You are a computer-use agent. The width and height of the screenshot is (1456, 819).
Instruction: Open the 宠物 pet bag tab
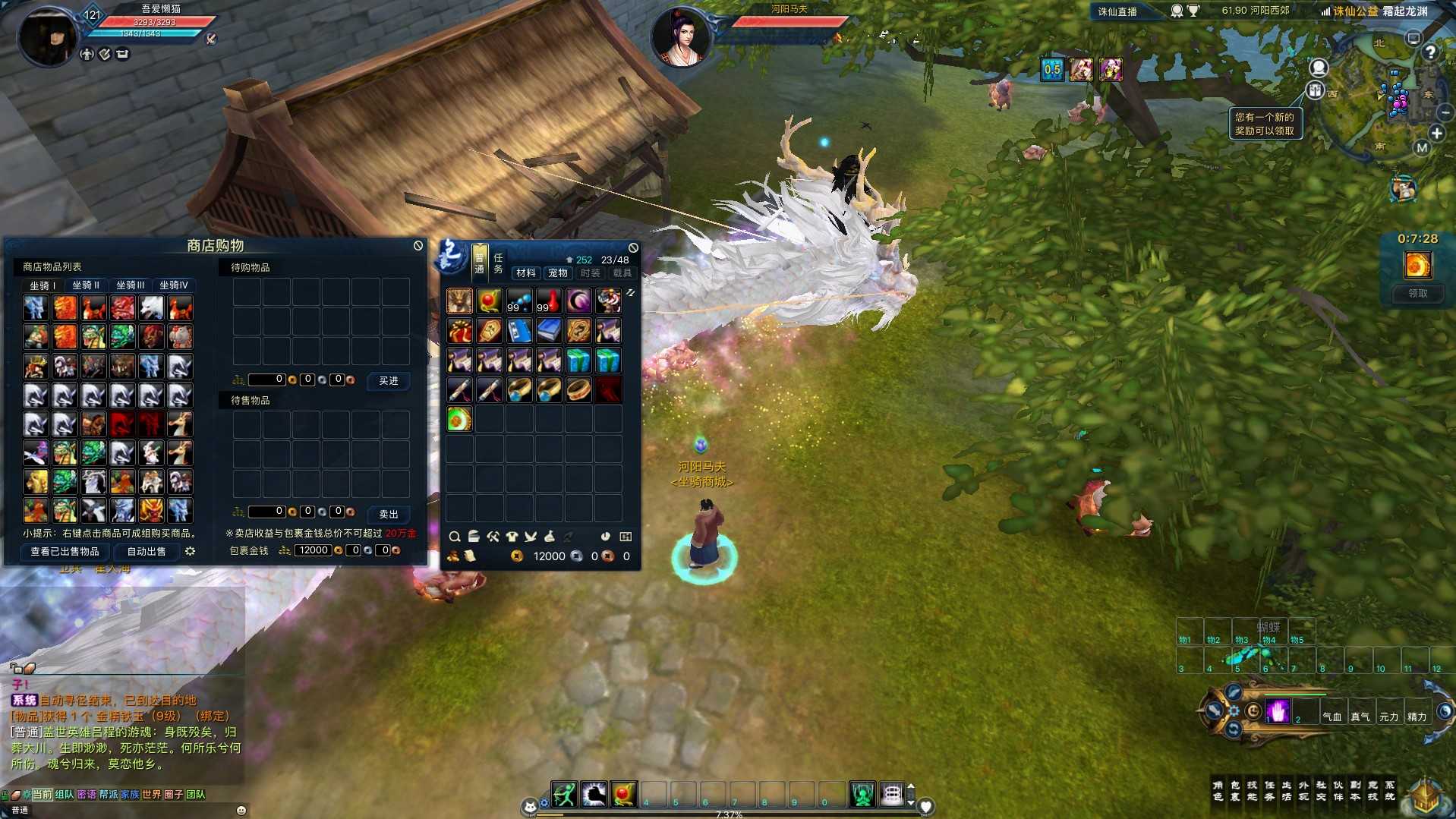click(558, 273)
